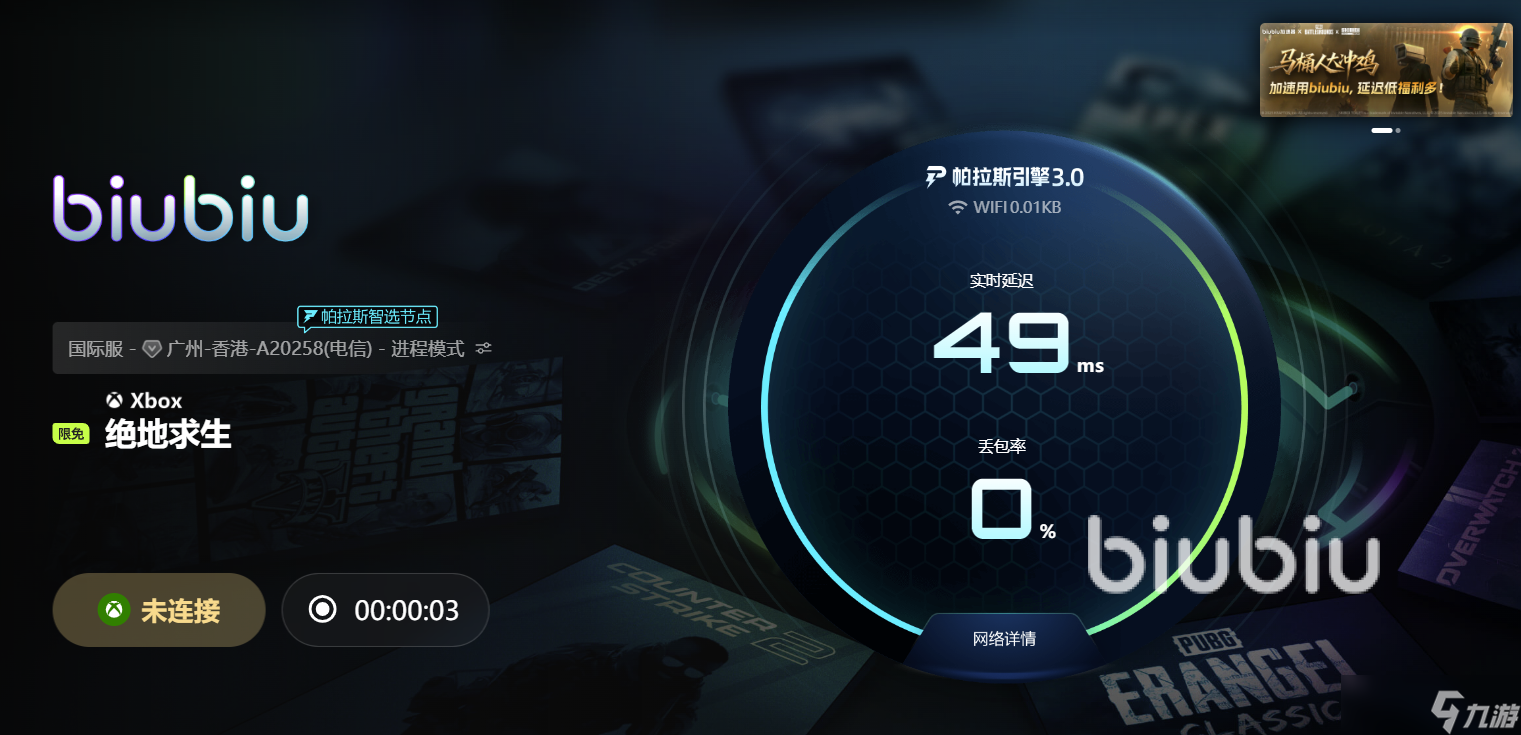Image resolution: width=1521 pixels, height=735 pixels.
Task: Click the biubiu promotional banner top right
Action: tap(1385, 67)
